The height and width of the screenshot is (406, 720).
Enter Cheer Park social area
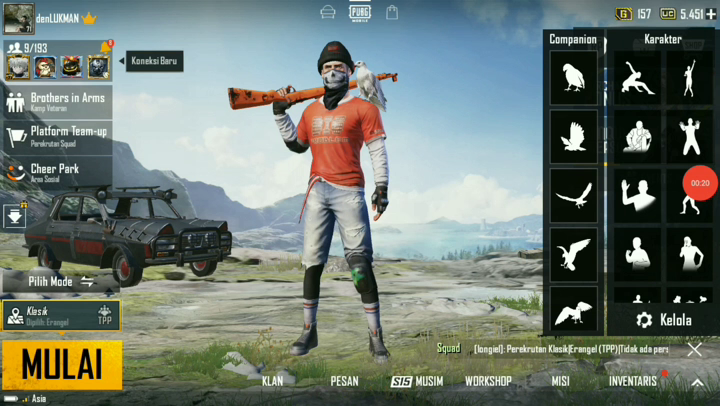57,172
